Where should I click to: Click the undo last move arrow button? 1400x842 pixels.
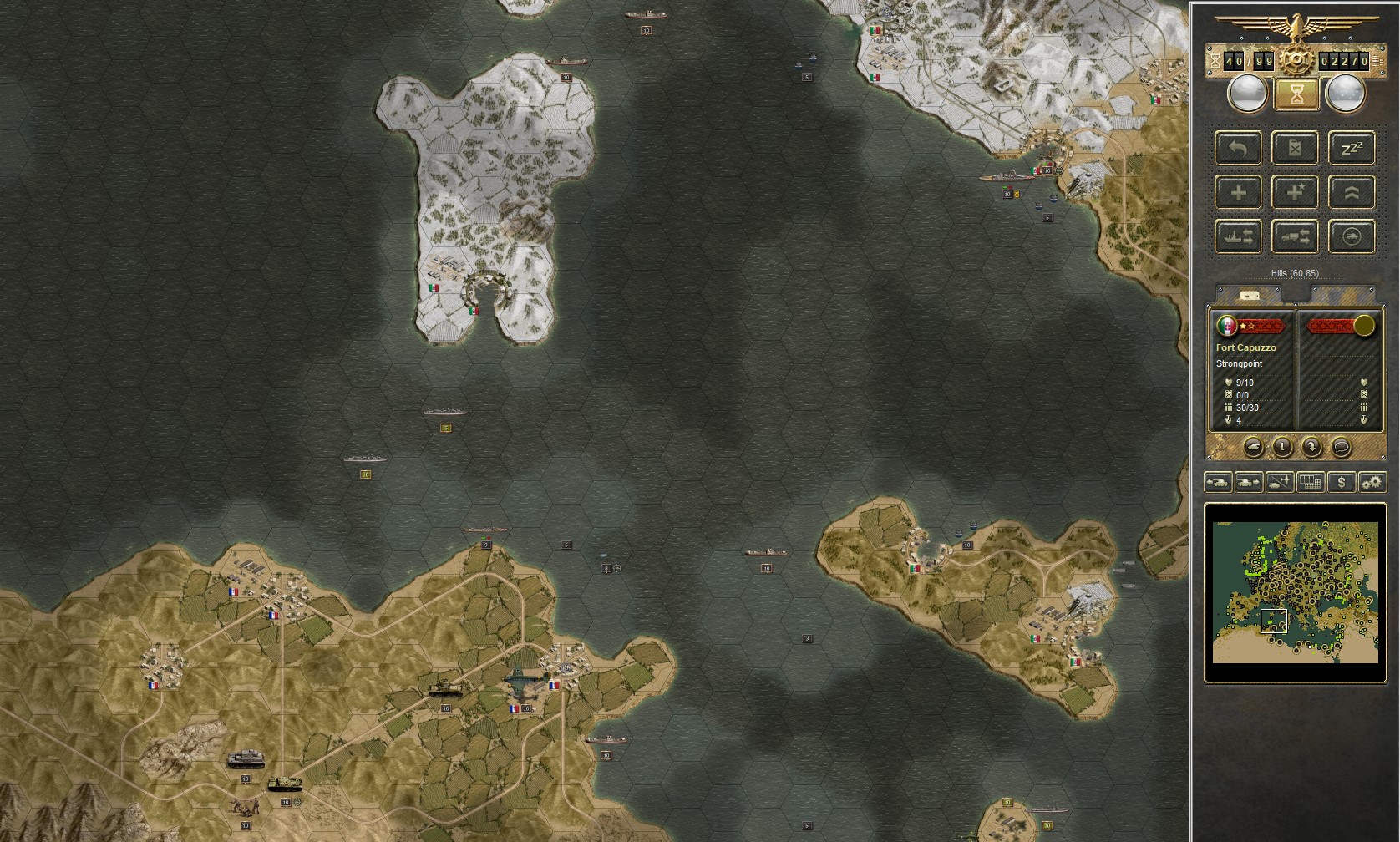click(x=1238, y=149)
